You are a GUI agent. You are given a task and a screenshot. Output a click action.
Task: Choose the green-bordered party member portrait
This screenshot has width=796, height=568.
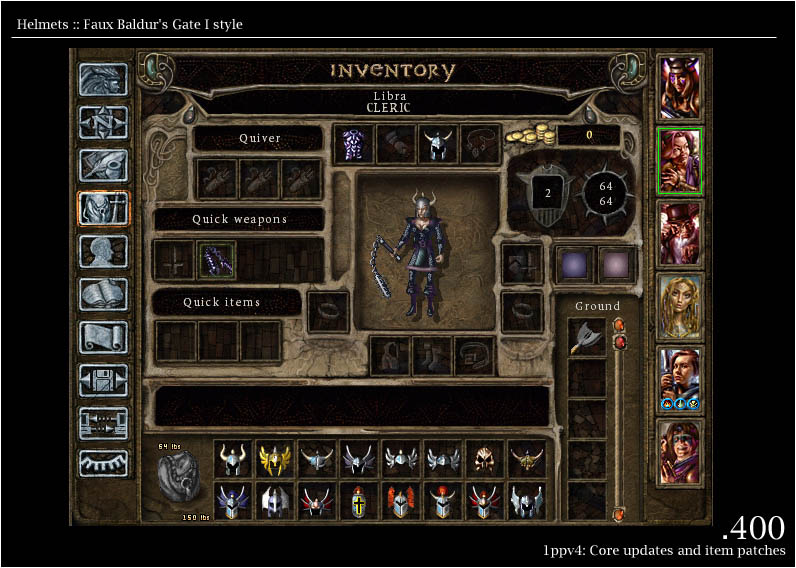680,160
